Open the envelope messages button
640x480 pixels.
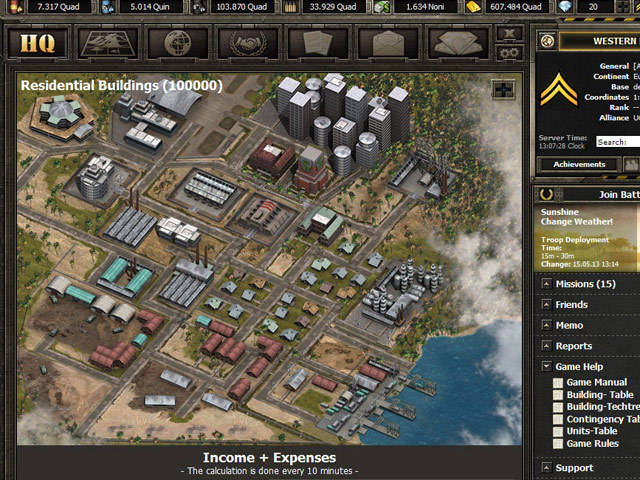(388, 43)
